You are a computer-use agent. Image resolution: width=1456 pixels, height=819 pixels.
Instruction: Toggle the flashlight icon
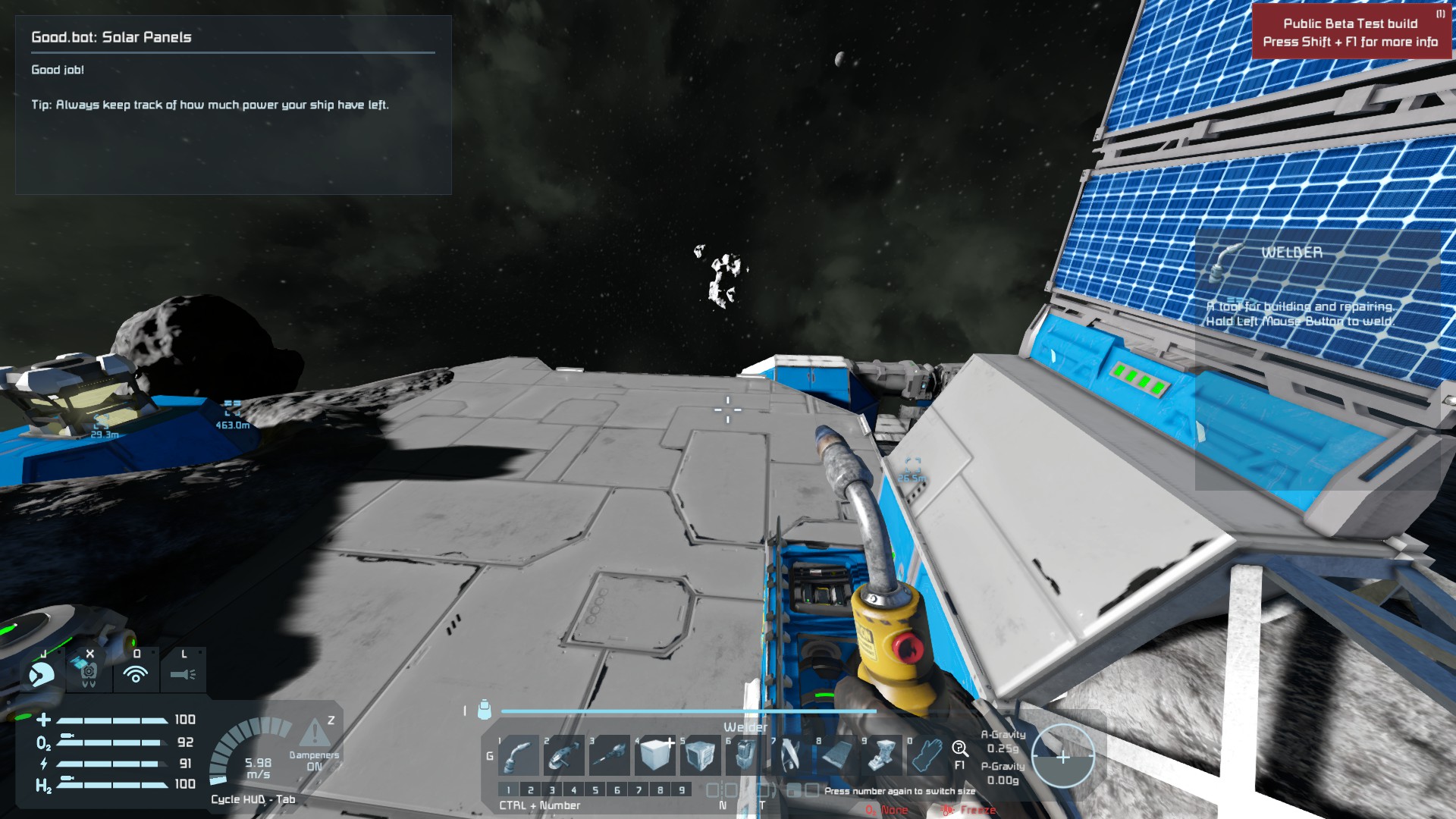coord(183,673)
